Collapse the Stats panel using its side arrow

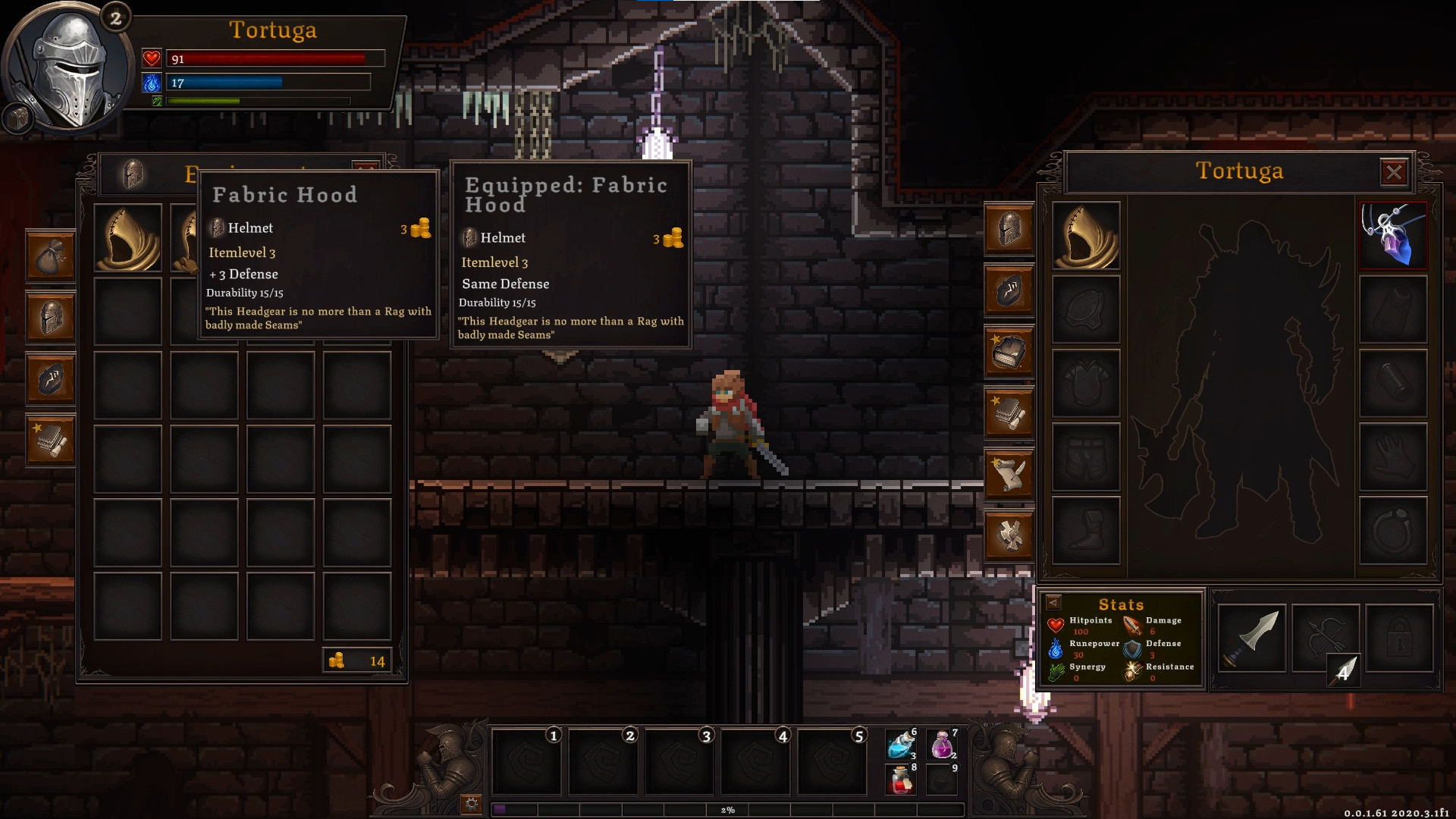pos(1055,604)
